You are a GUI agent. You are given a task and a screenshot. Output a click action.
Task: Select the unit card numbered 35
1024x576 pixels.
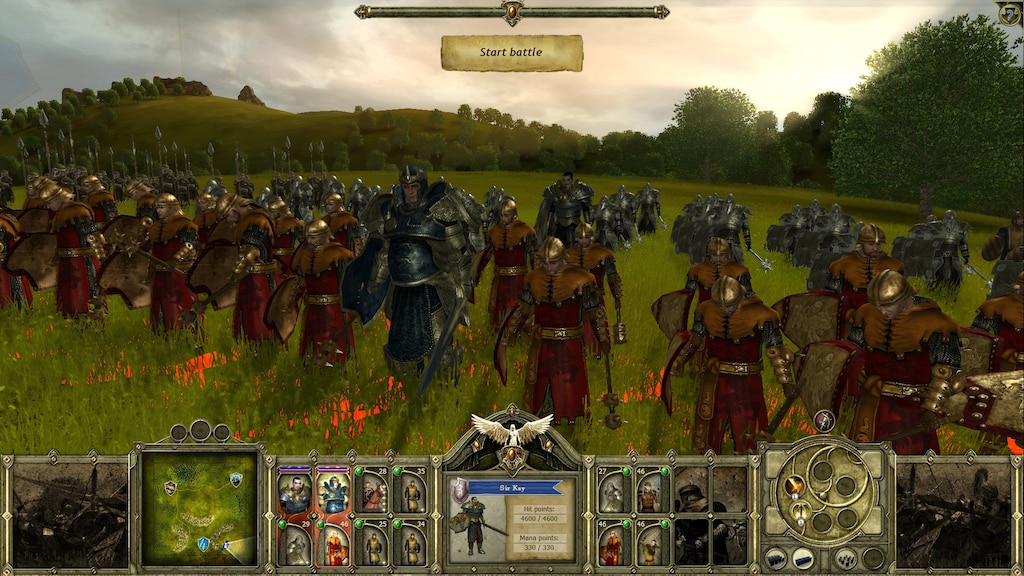click(x=410, y=492)
